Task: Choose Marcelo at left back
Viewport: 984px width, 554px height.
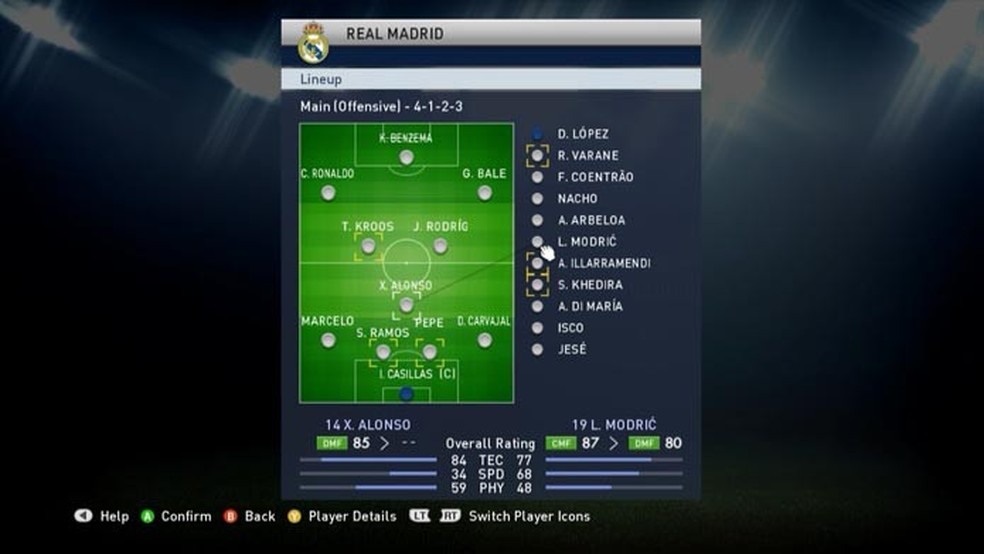Action: tap(328, 340)
